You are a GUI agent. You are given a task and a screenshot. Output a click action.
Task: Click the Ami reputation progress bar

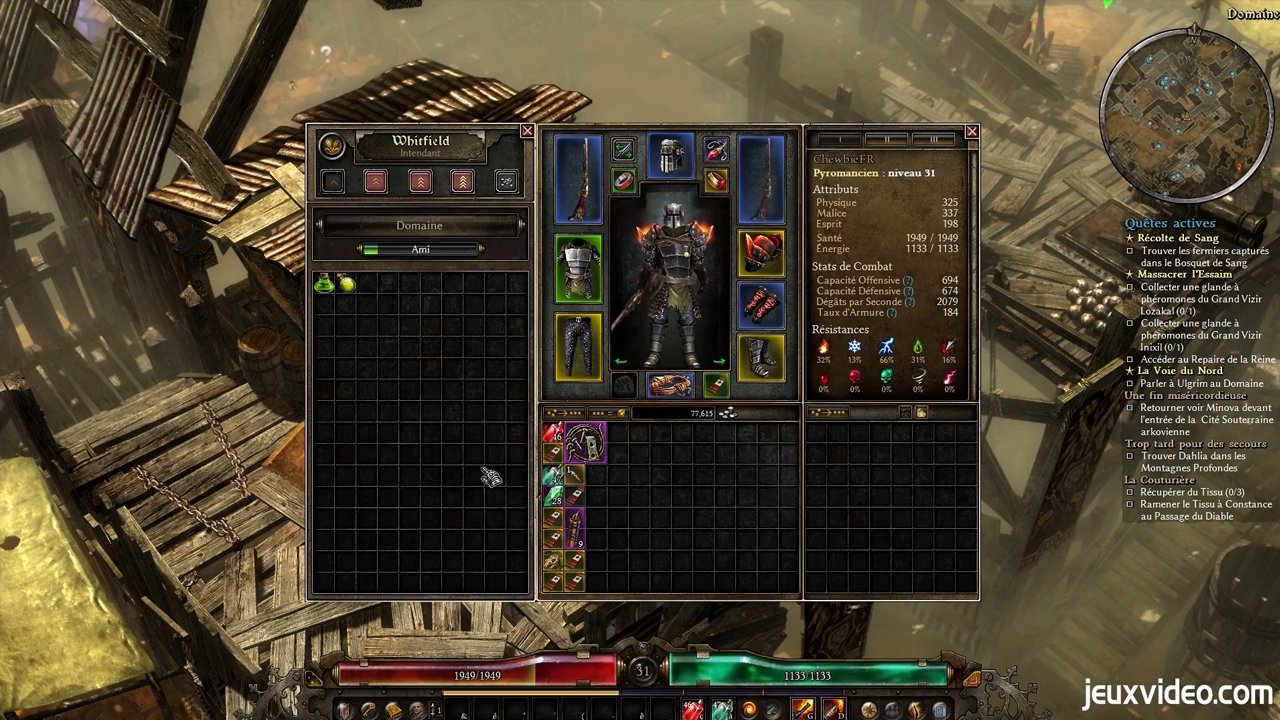pos(420,248)
